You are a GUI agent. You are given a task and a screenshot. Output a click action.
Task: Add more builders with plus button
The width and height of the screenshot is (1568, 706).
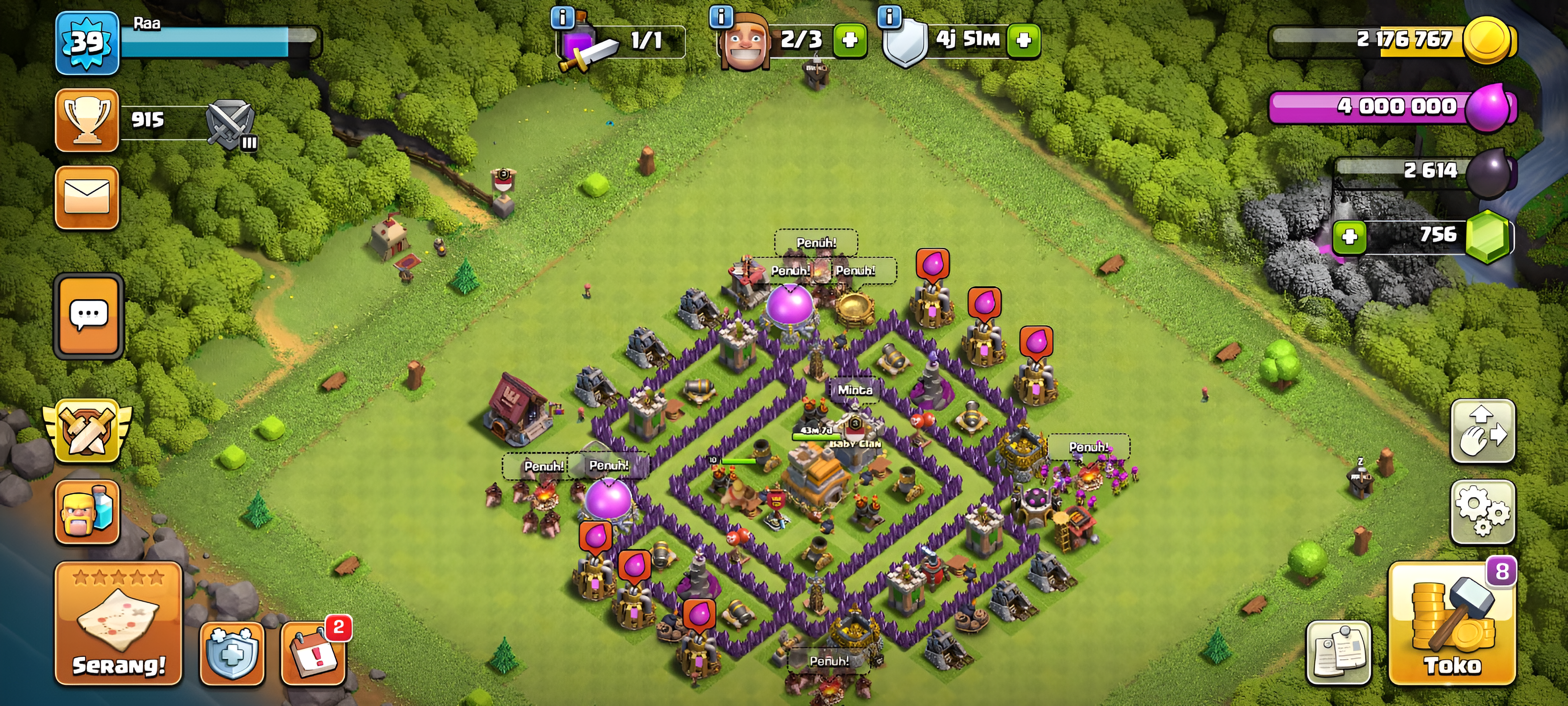pyautogui.click(x=850, y=40)
